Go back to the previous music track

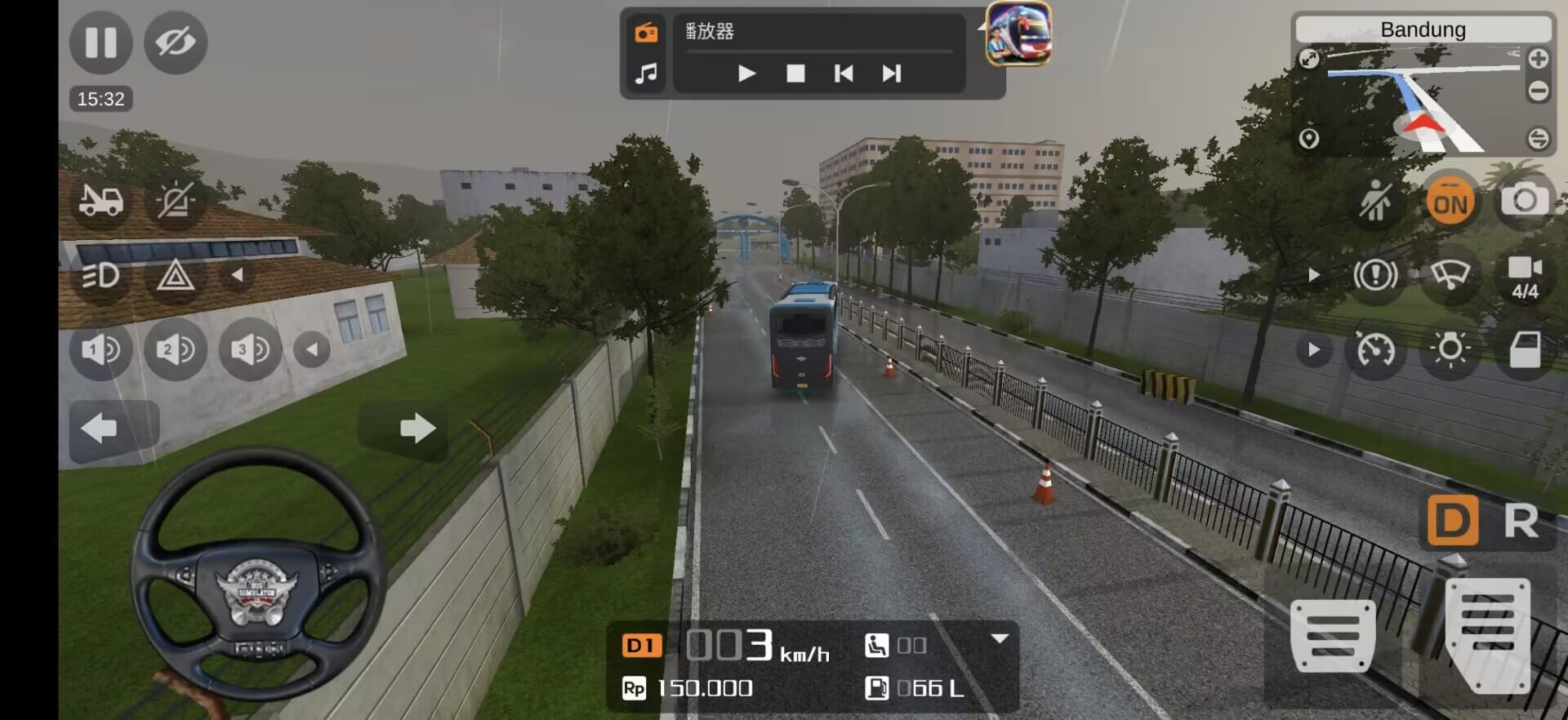coord(844,74)
